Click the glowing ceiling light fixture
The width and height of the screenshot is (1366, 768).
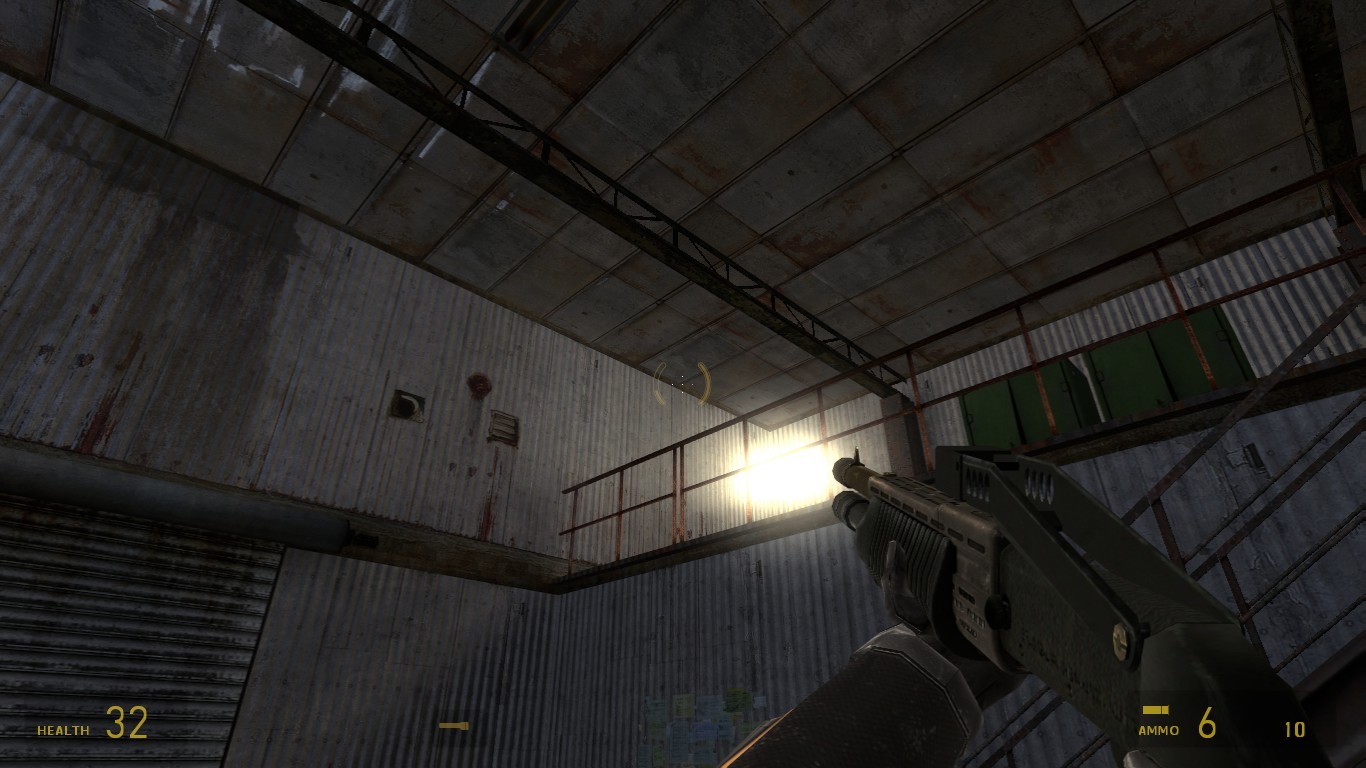tap(775, 480)
